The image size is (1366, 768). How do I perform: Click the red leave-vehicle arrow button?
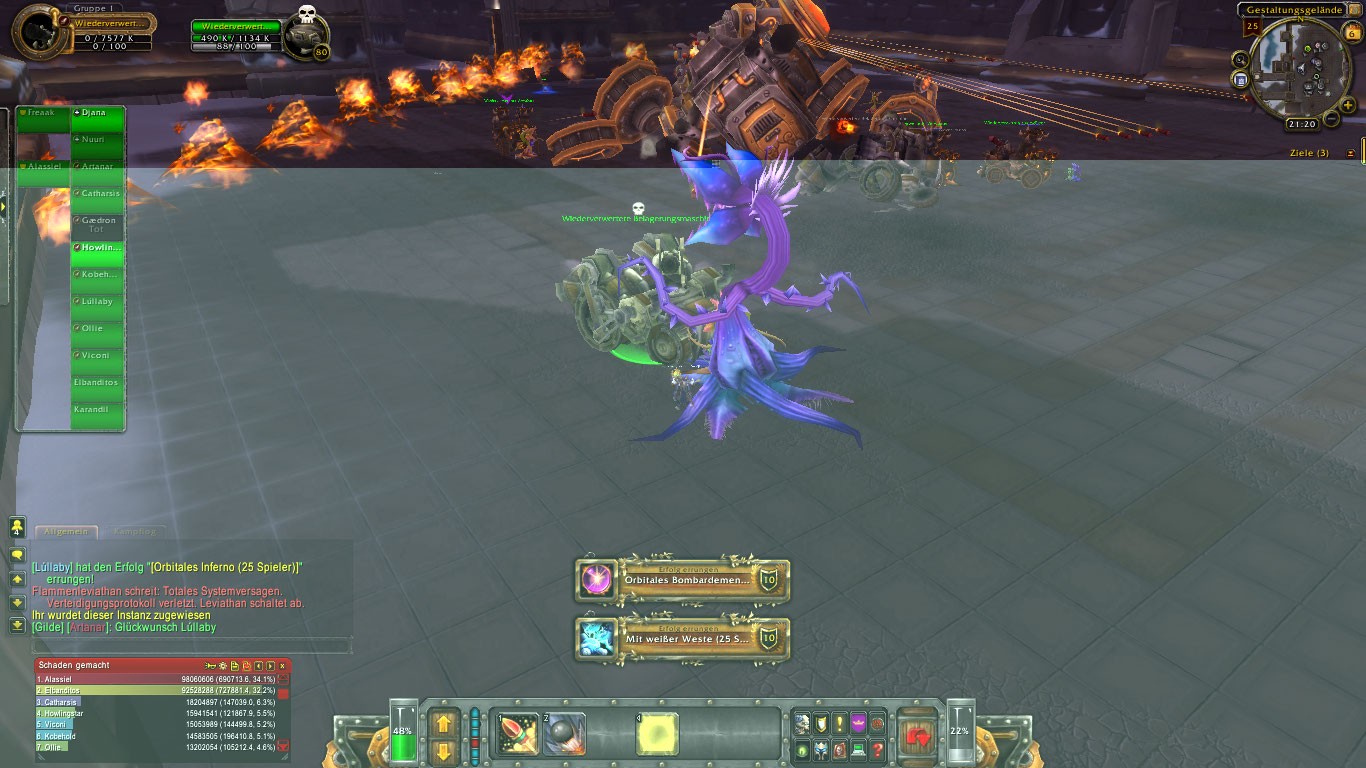tap(917, 736)
